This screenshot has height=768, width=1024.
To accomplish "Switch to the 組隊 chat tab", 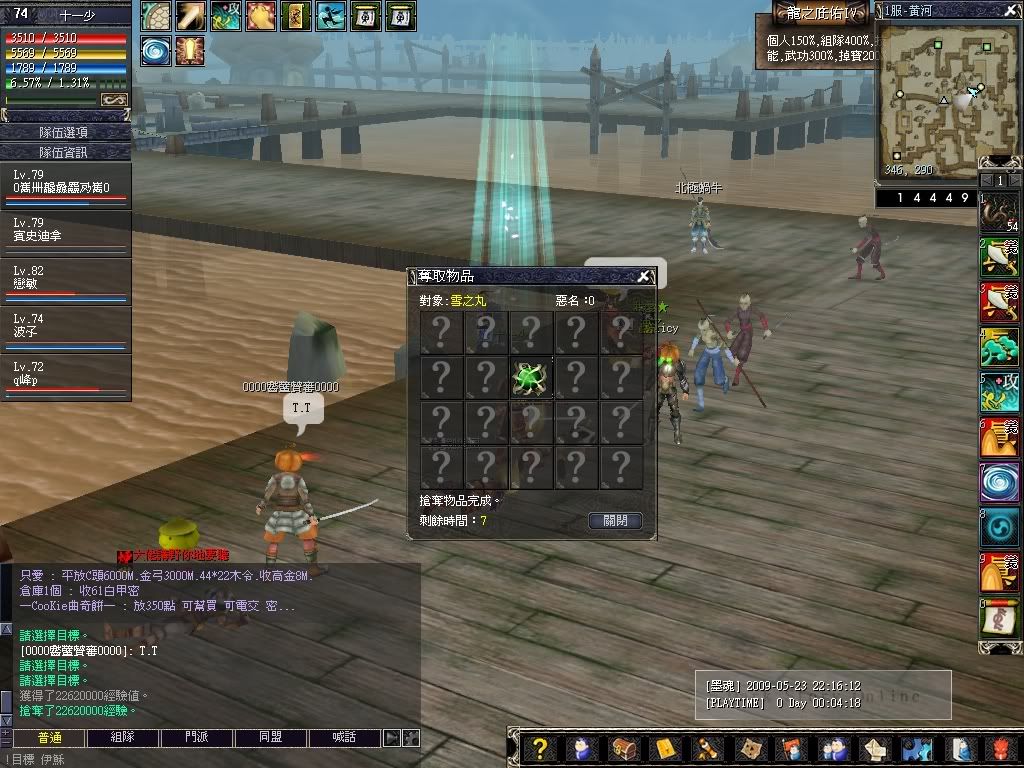I will (123, 738).
